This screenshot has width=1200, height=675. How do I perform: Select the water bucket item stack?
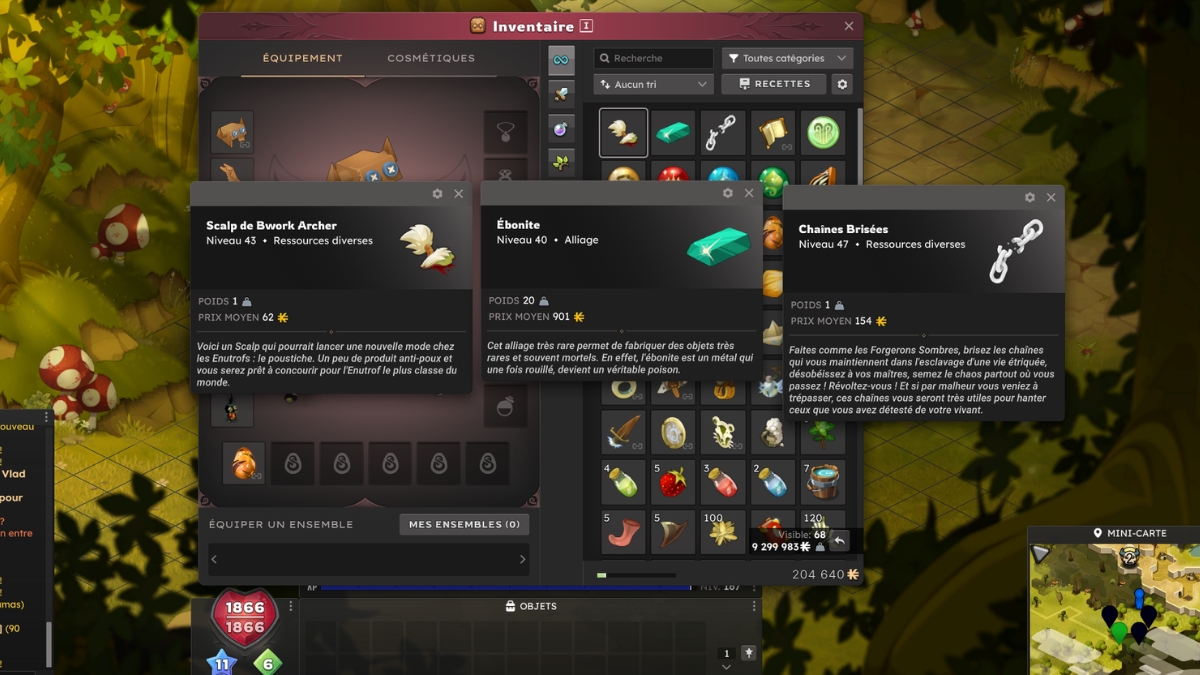[824, 482]
